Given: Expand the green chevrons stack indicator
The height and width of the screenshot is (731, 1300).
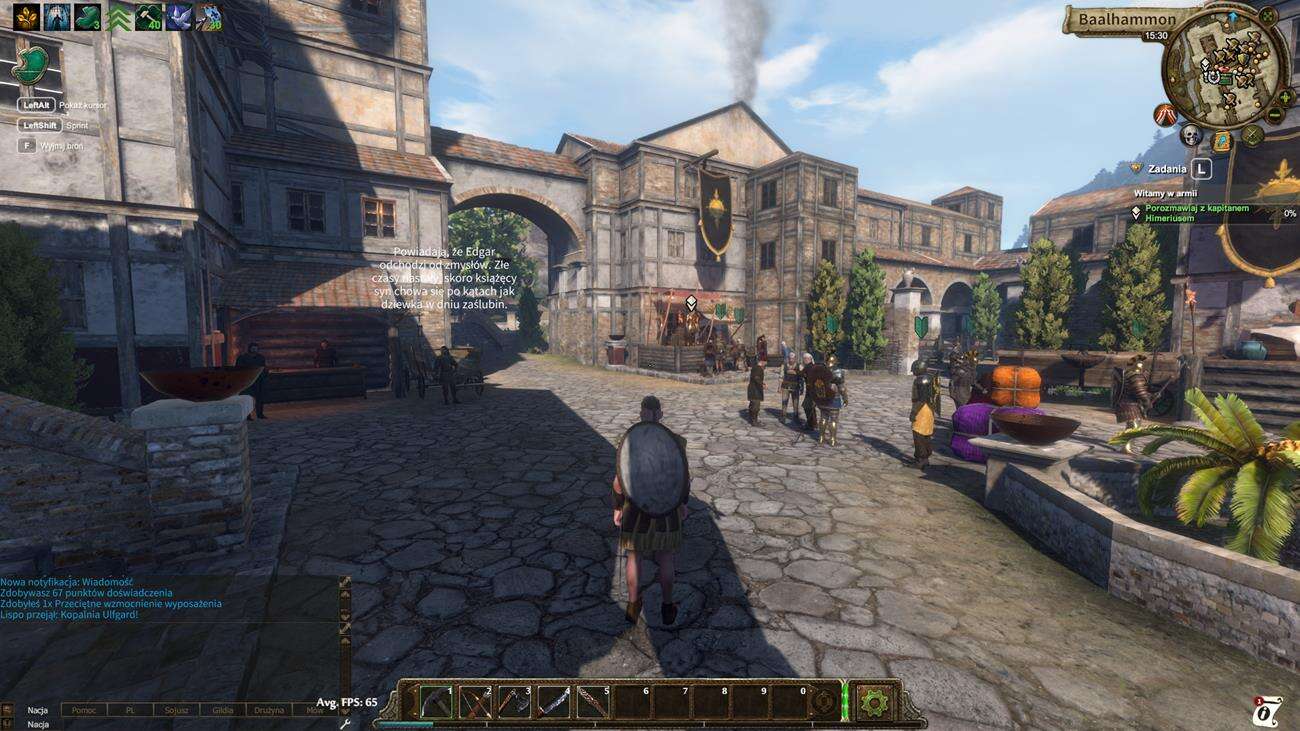Looking at the screenshot, I should pos(118,17).
